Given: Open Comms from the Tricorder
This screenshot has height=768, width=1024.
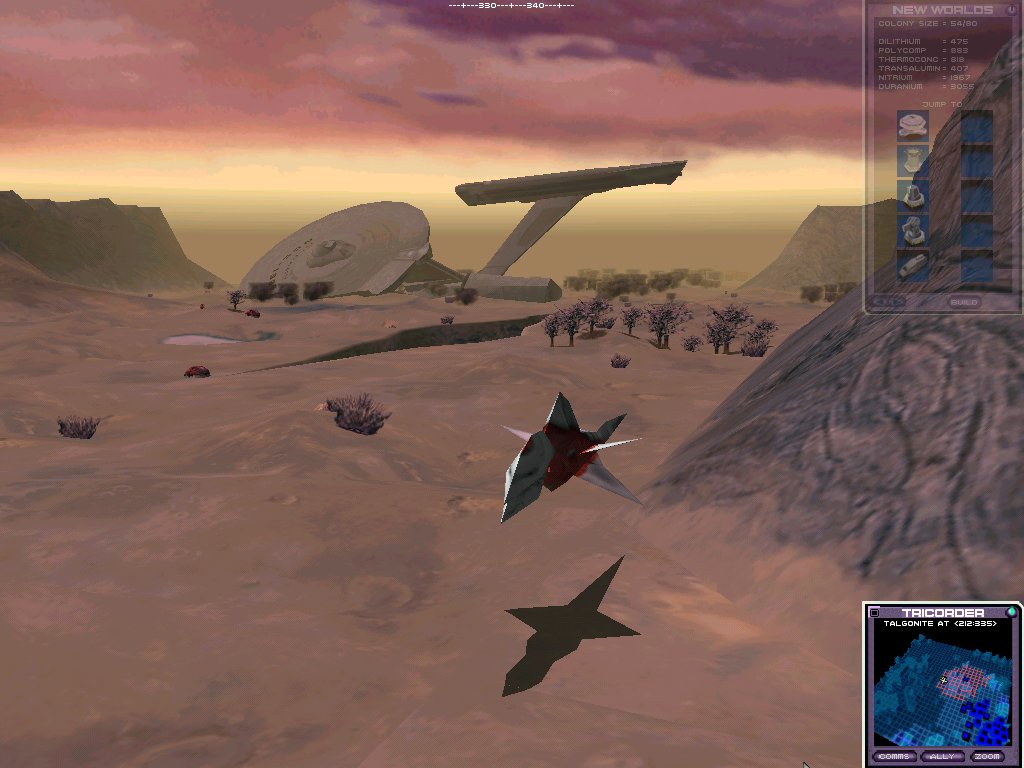Looking at the screenshot, I should (894, 756).
